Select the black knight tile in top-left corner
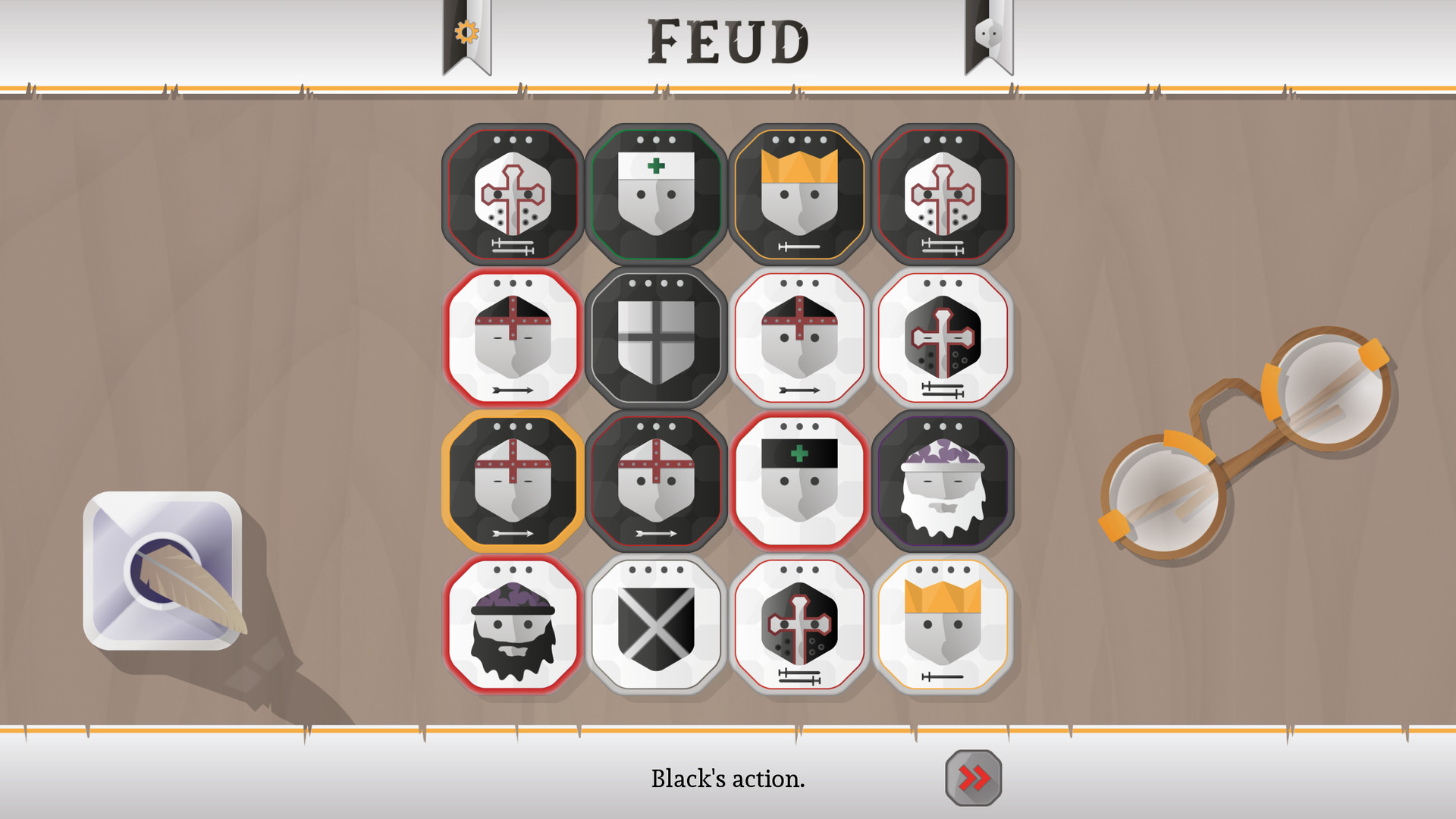The width and height of the screenshot is (1456, 819). [512, 193]
